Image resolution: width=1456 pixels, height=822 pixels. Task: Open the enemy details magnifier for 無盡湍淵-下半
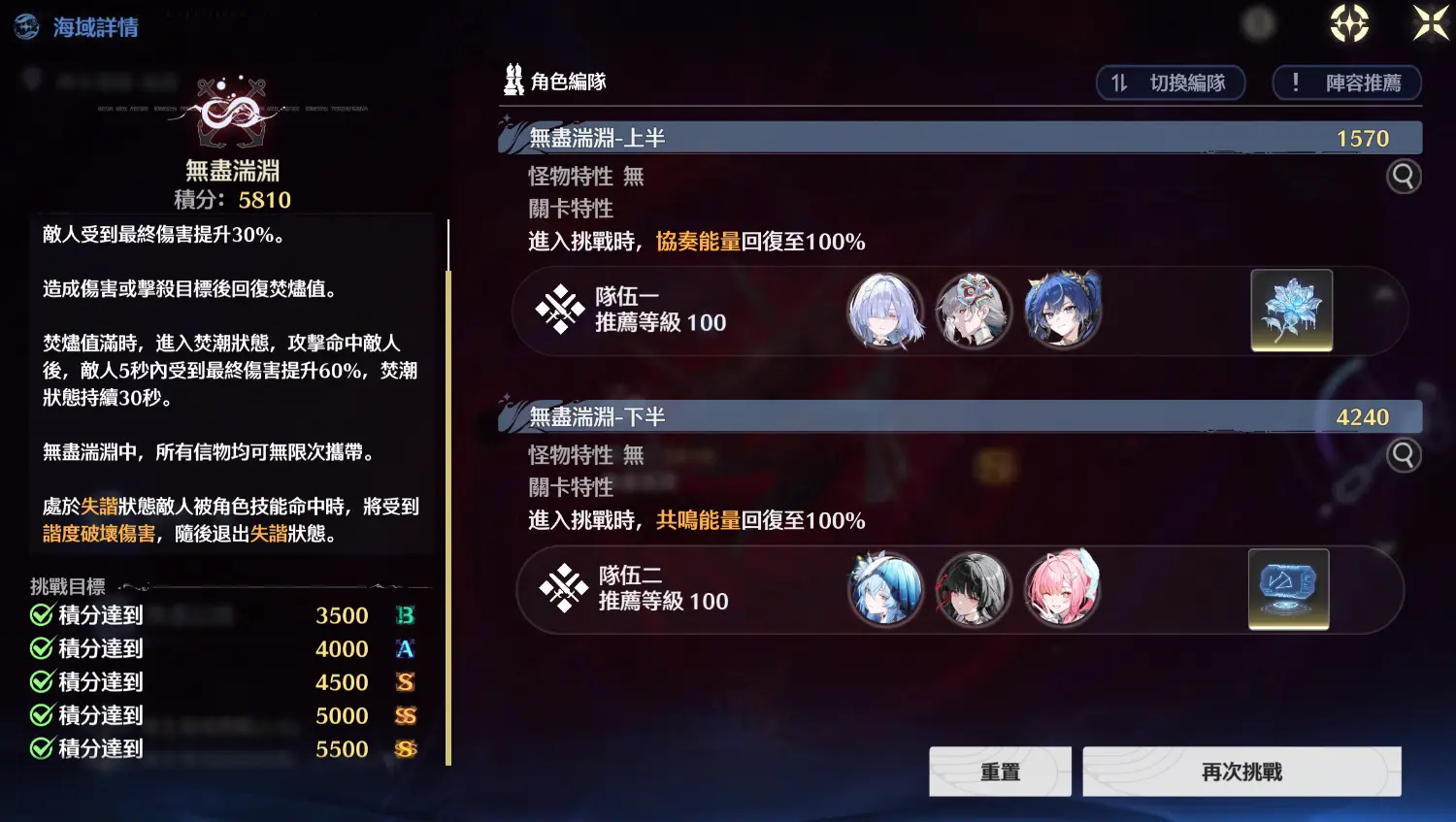(x=1404, y=454)
